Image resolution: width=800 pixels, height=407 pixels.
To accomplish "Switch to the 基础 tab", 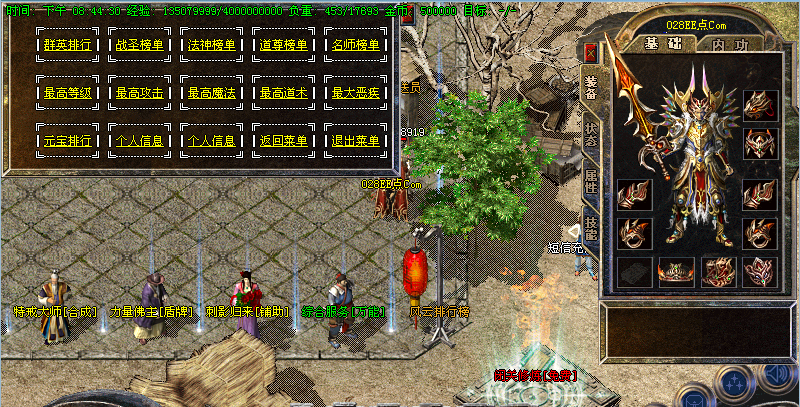I will pos(656,44).
